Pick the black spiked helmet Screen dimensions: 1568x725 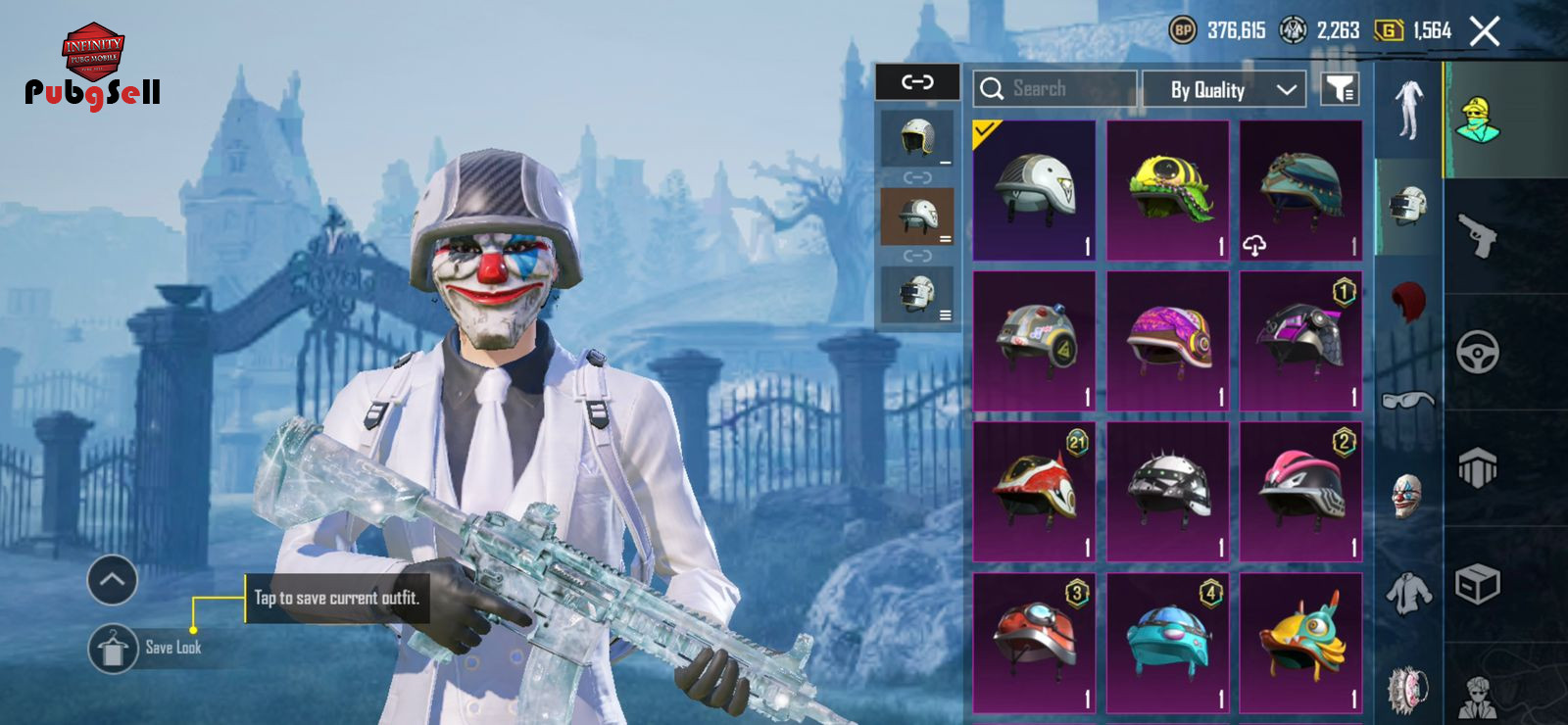(1167, 491)
